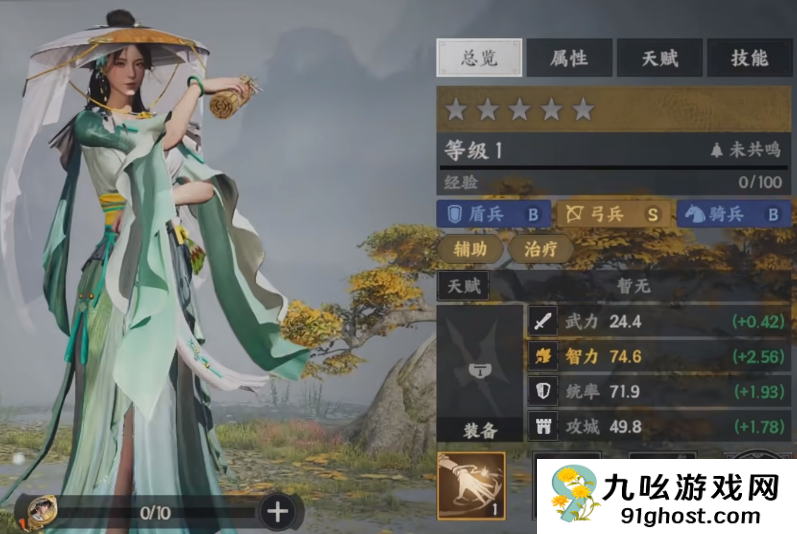Click the 治疗 healing tag
Image resolution: width=797 pixels, height=534 pixels.
click(540, 249)
